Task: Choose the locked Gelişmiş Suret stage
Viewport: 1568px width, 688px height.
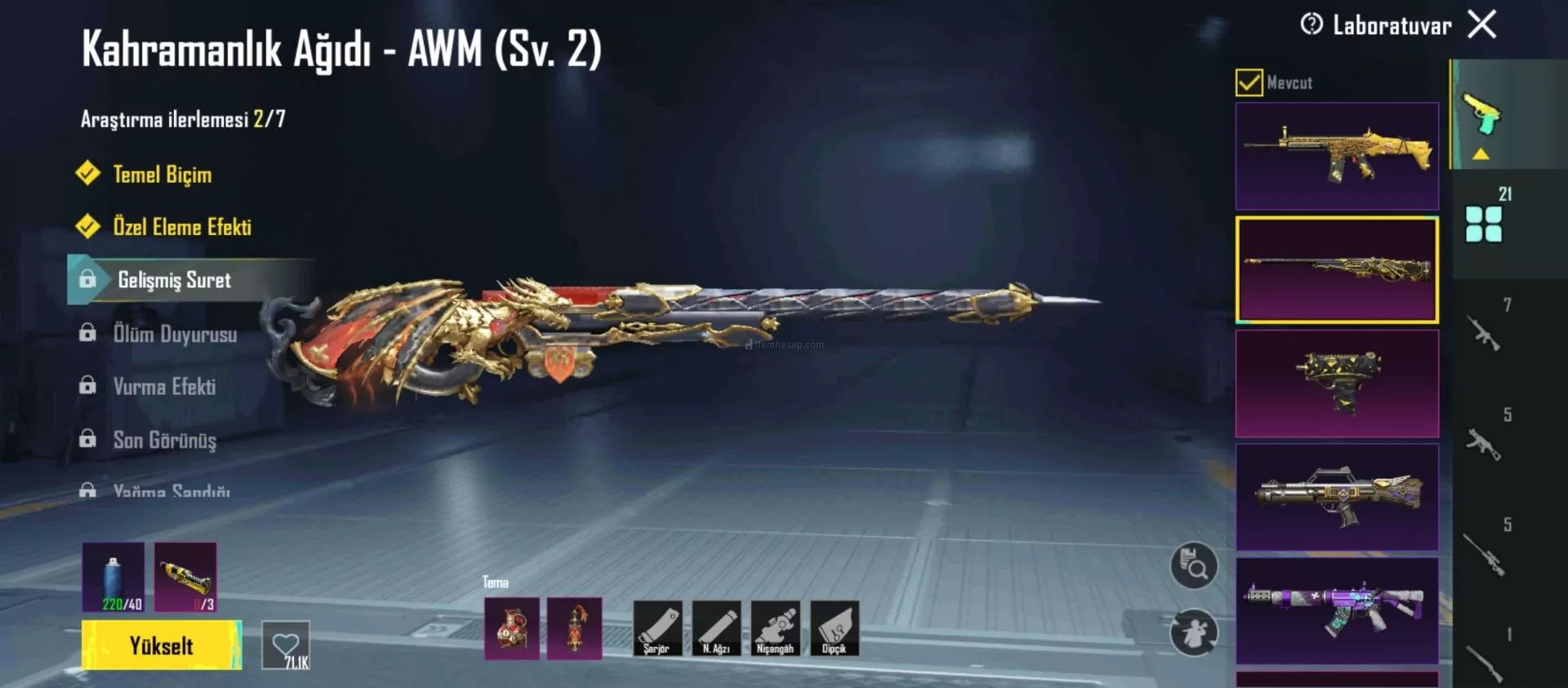Action: coord(174,280)
